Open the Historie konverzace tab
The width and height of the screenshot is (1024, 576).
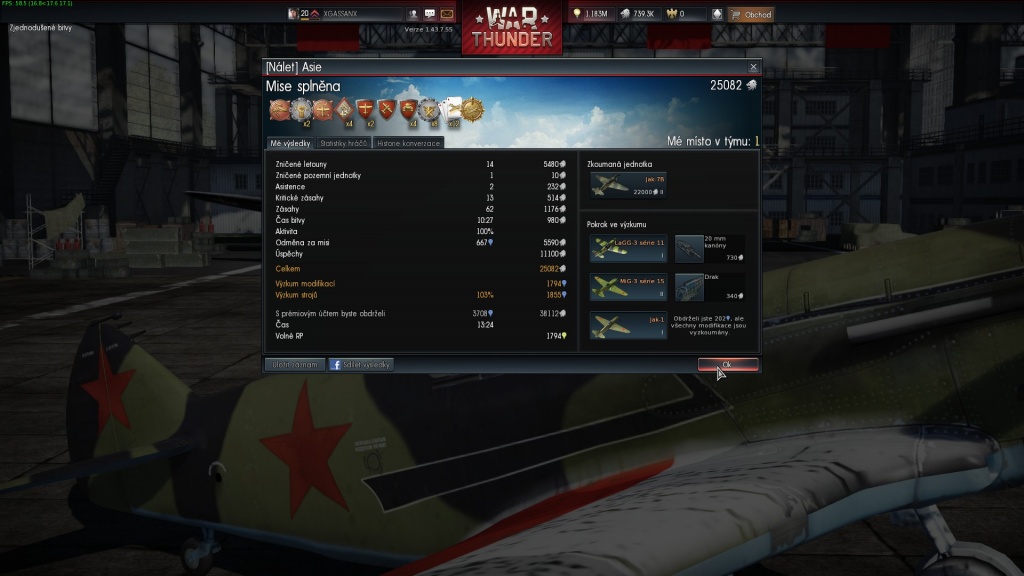click(407, 143)
